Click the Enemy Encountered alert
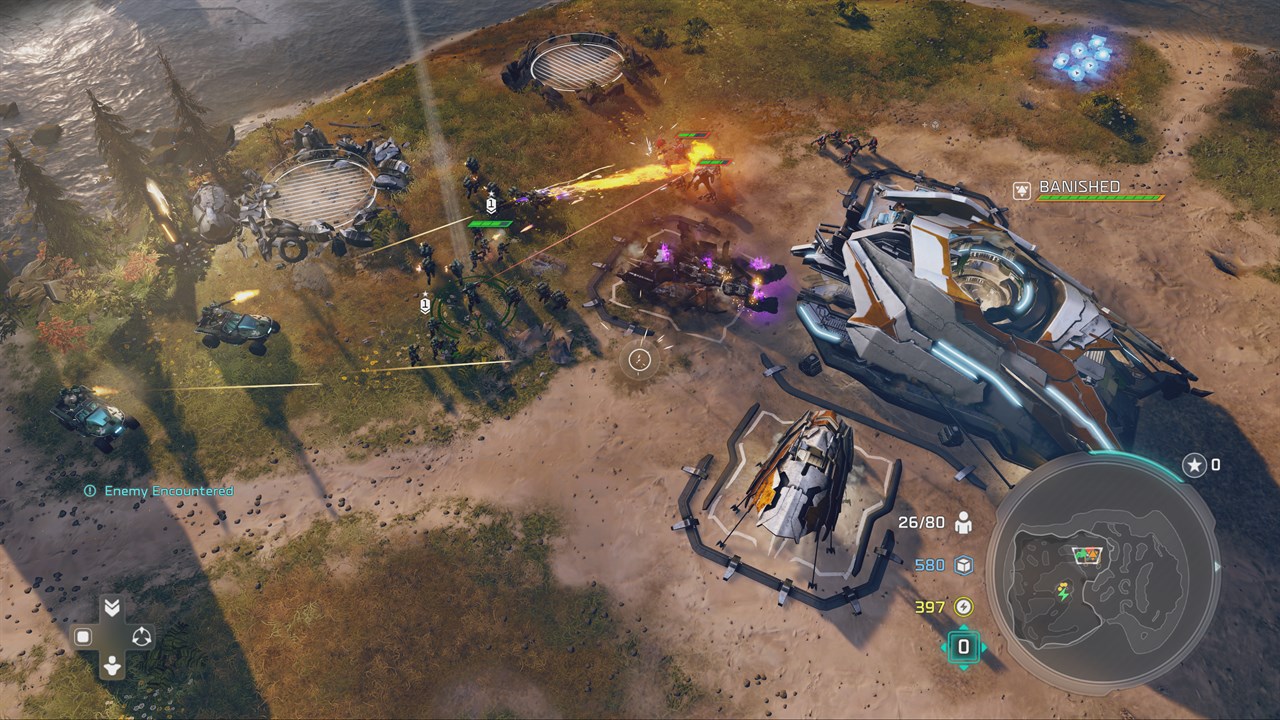 pyautogui.click(x=160, y=491)
